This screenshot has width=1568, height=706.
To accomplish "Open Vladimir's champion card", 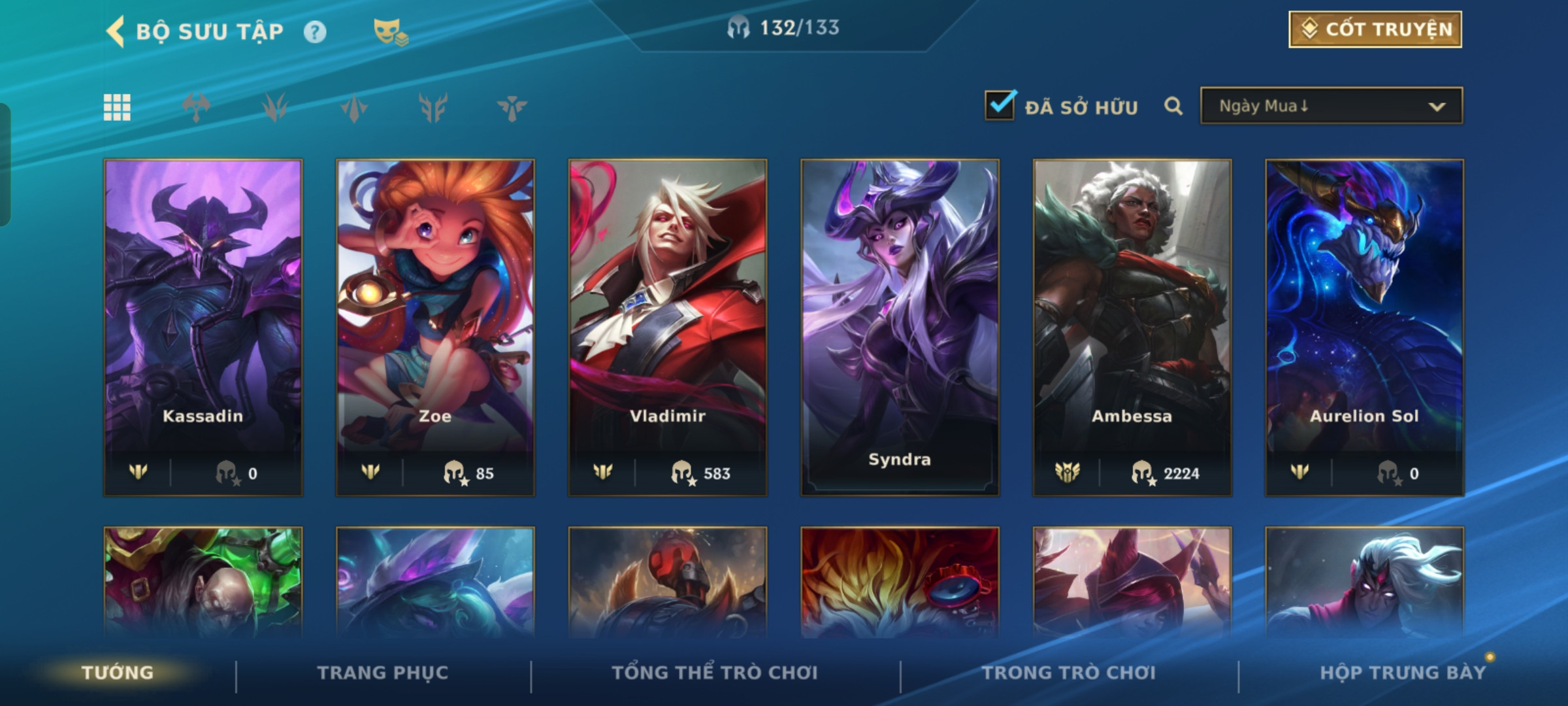I will tap(668, 327).
